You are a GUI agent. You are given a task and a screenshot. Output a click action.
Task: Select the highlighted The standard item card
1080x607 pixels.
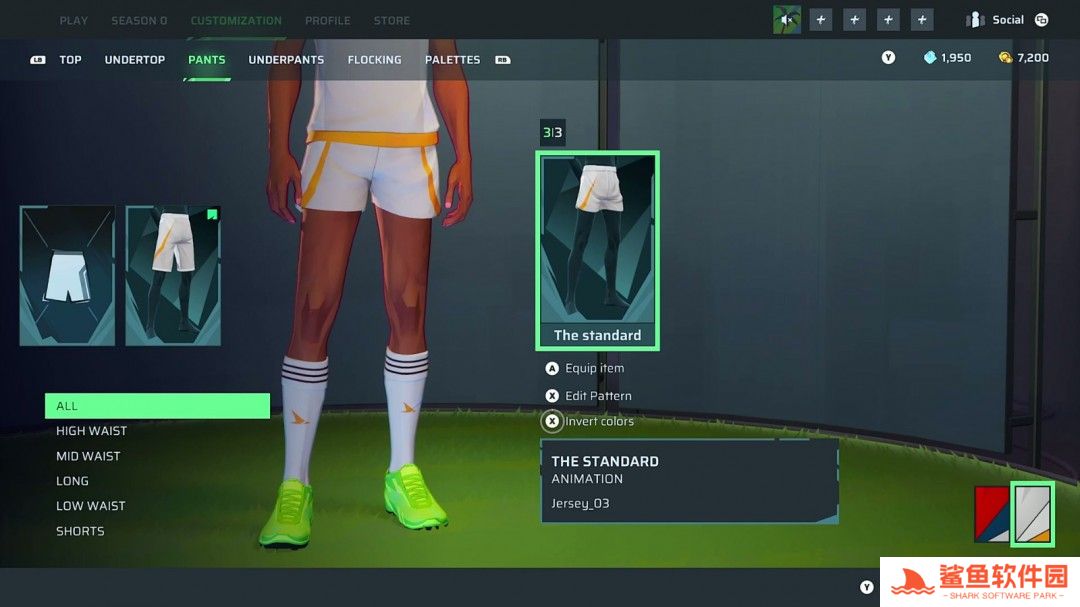click(598, 250)
